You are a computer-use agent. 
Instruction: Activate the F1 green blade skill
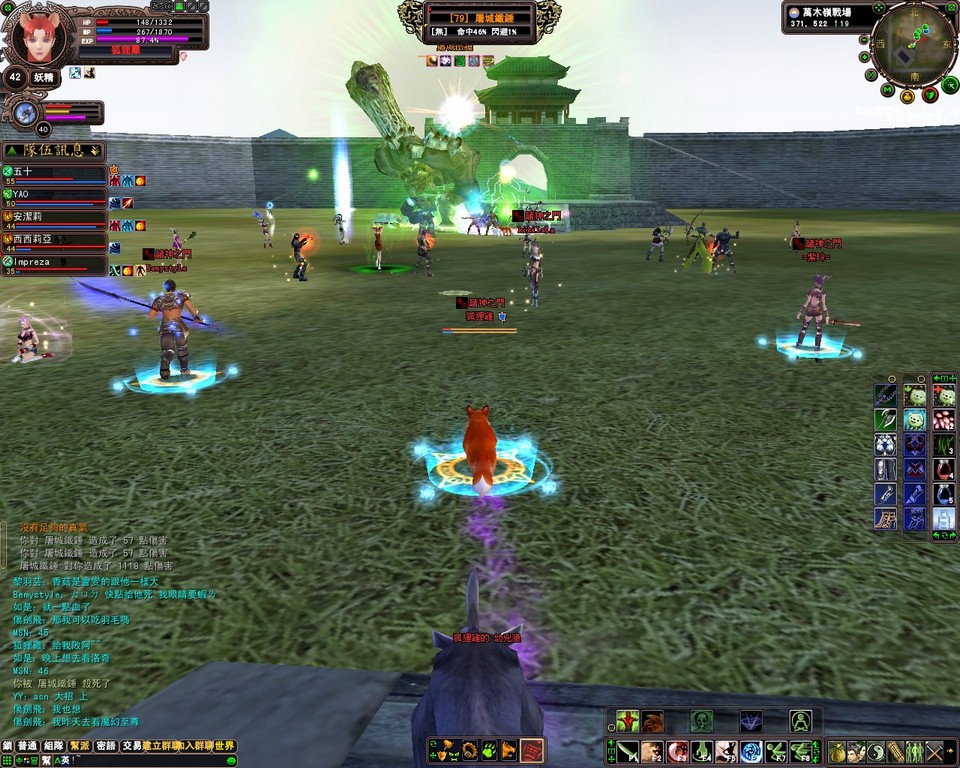click(627, 751)
